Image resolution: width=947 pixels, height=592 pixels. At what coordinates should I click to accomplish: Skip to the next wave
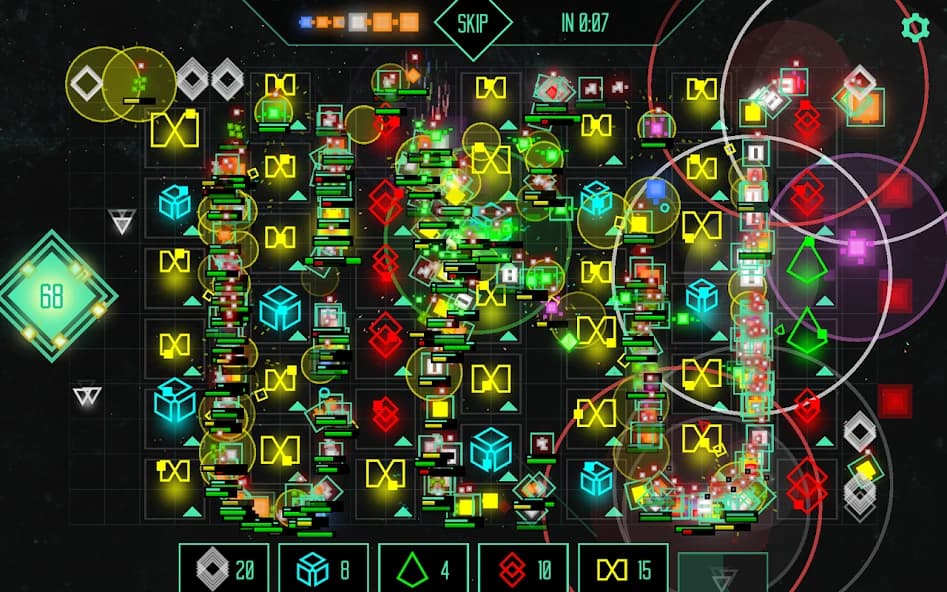pos(473,22)
